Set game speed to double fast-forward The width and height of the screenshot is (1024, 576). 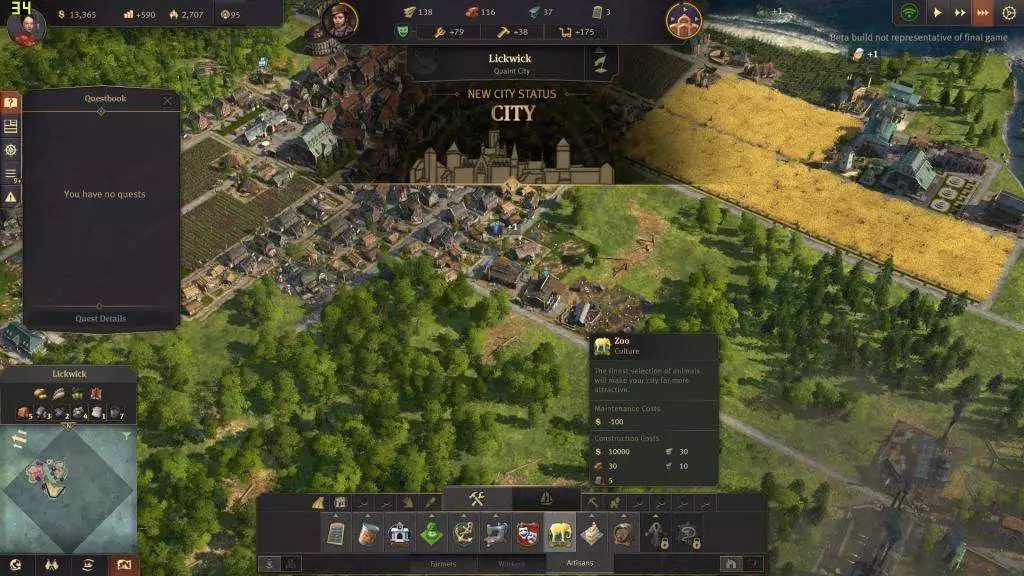pos(961,13)
